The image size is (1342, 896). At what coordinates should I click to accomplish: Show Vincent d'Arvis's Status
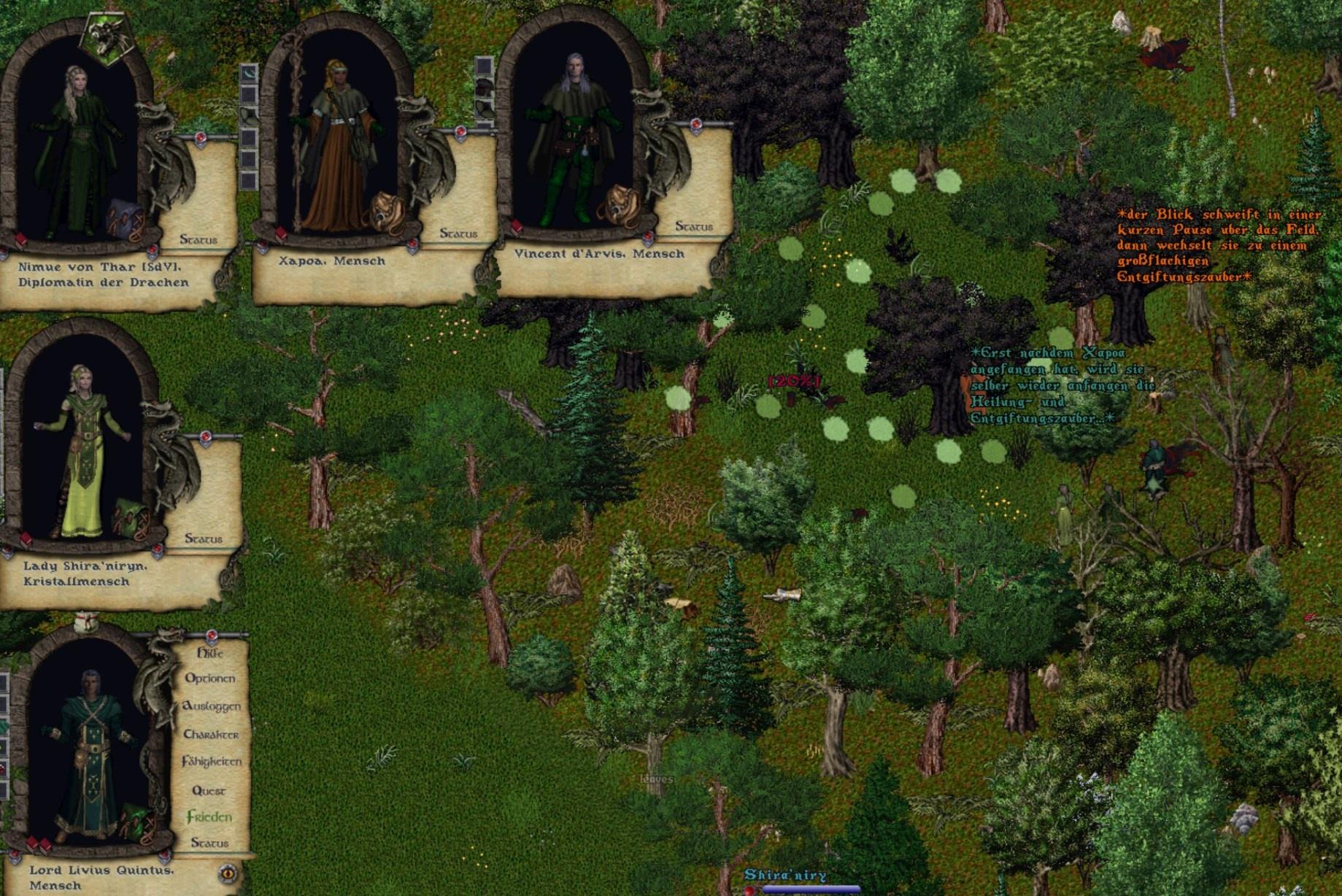point(694,226)
